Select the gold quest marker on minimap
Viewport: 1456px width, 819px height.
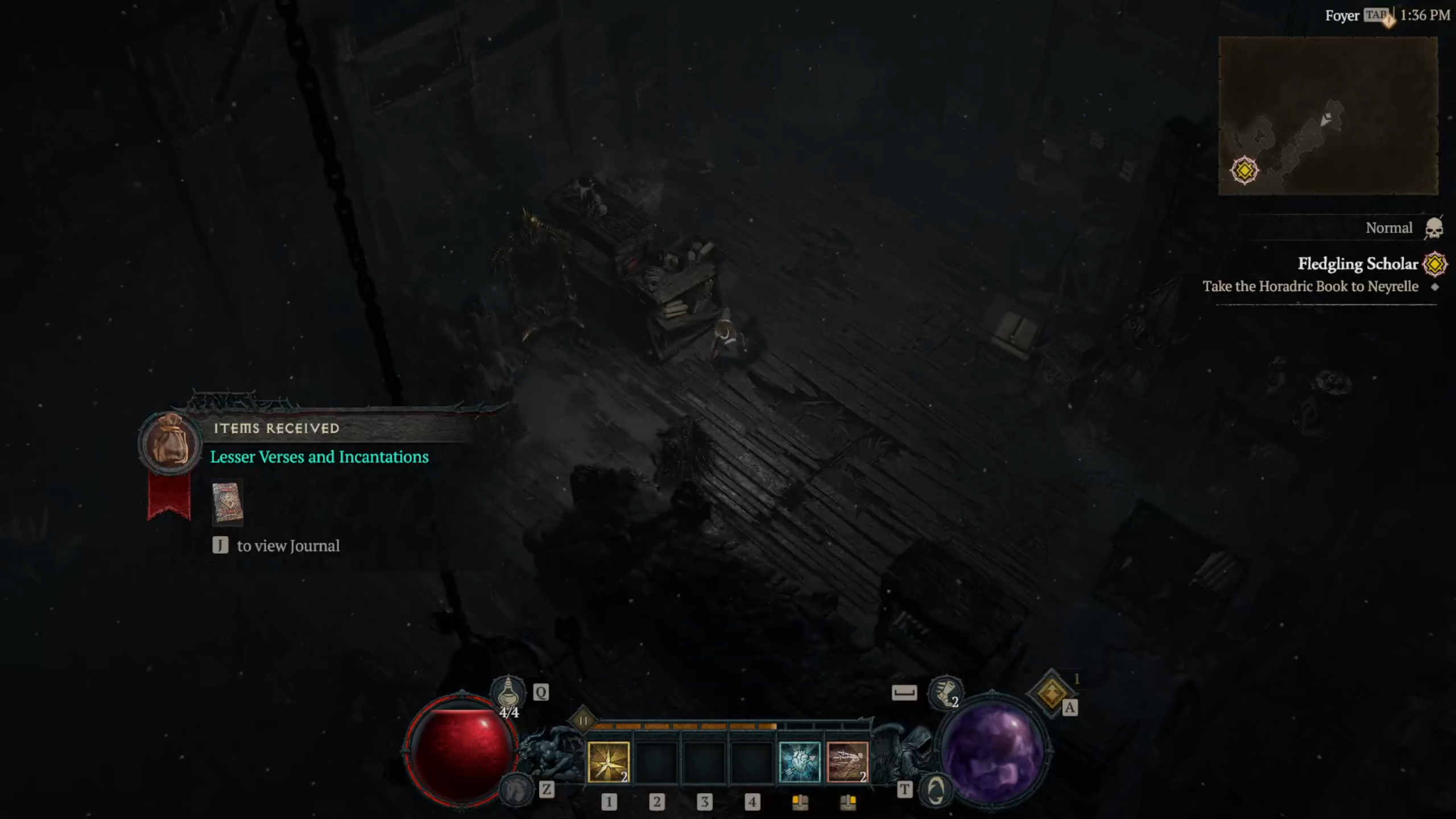tap(1244, 170)
